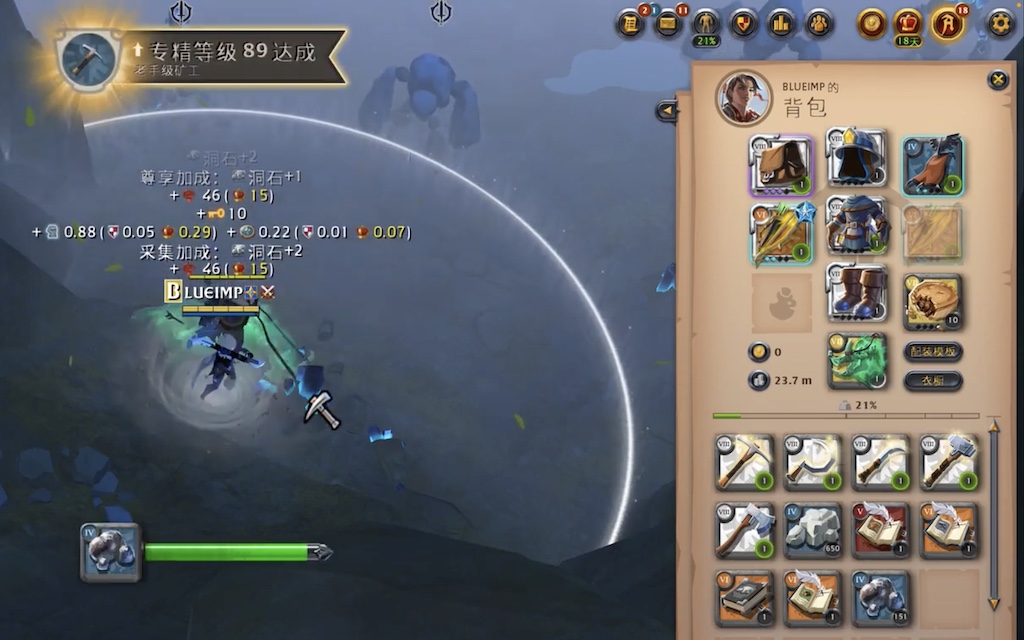
Task: Select the tier VIII stone hammer
Action: (x=948, y=461)
